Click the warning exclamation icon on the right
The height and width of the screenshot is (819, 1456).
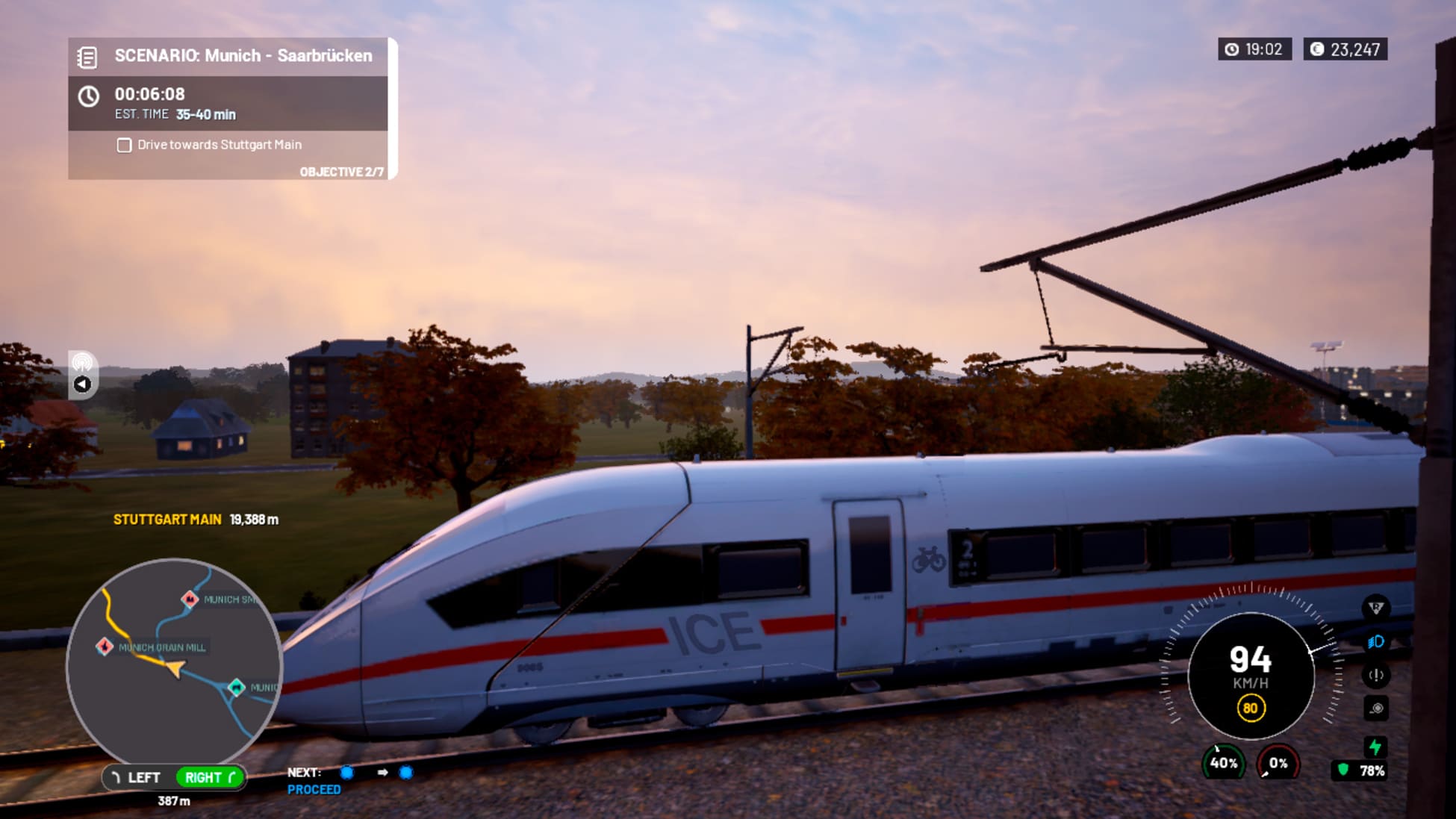[1376, 674]
